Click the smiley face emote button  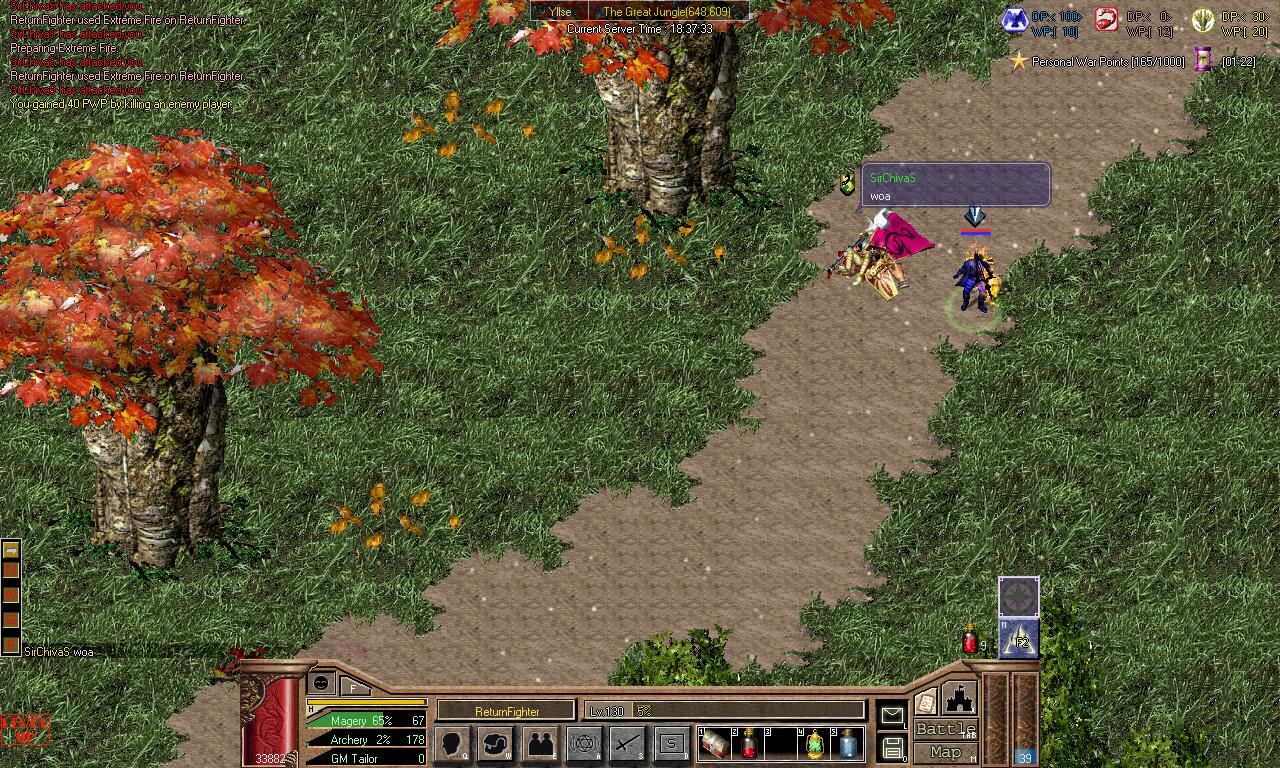[321, 683]
